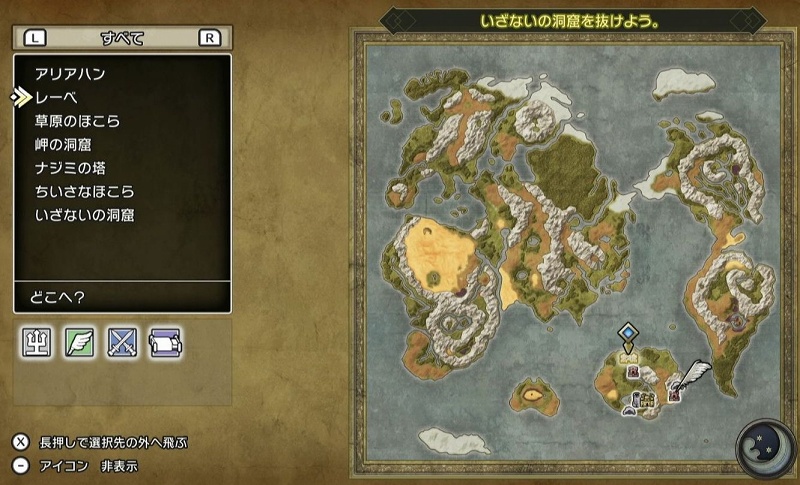Viewport: 800px width, 485px height.
Task: Switch to the すべて category tab
Action: 122,38
